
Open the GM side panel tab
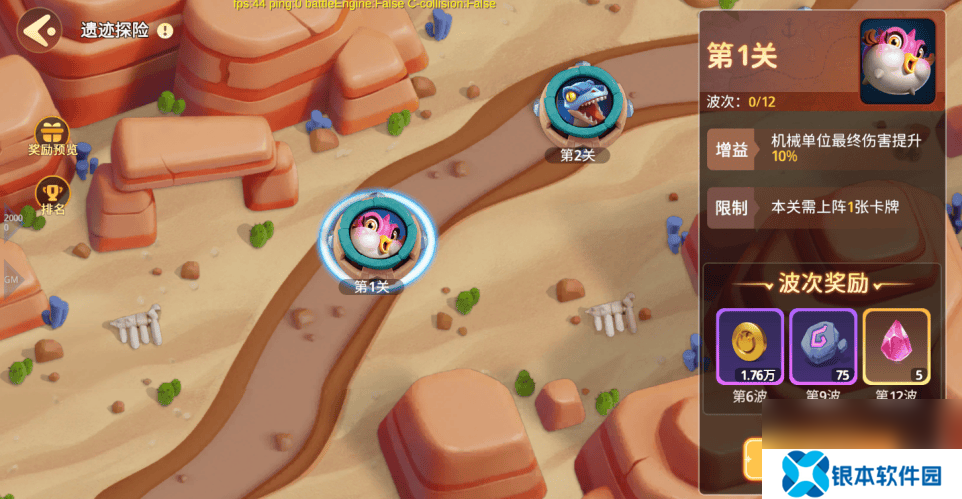pos(10,280)
